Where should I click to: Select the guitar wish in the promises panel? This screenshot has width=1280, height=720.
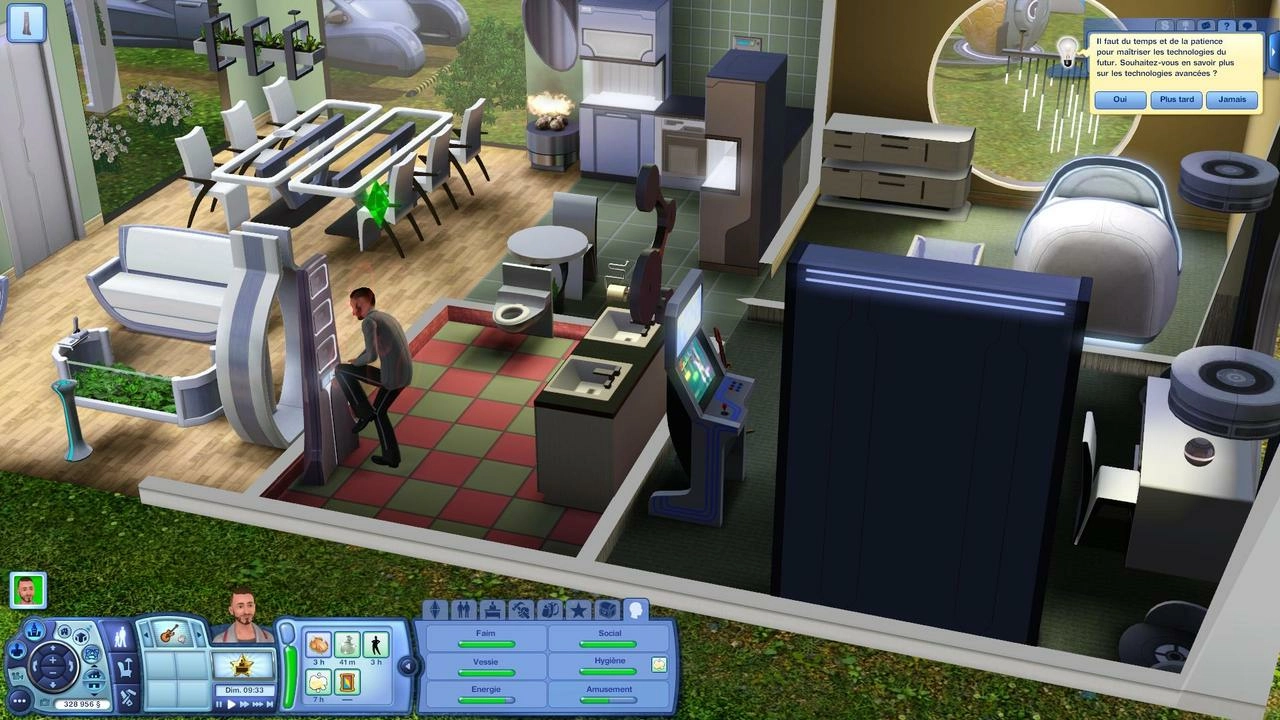[171, 636]
